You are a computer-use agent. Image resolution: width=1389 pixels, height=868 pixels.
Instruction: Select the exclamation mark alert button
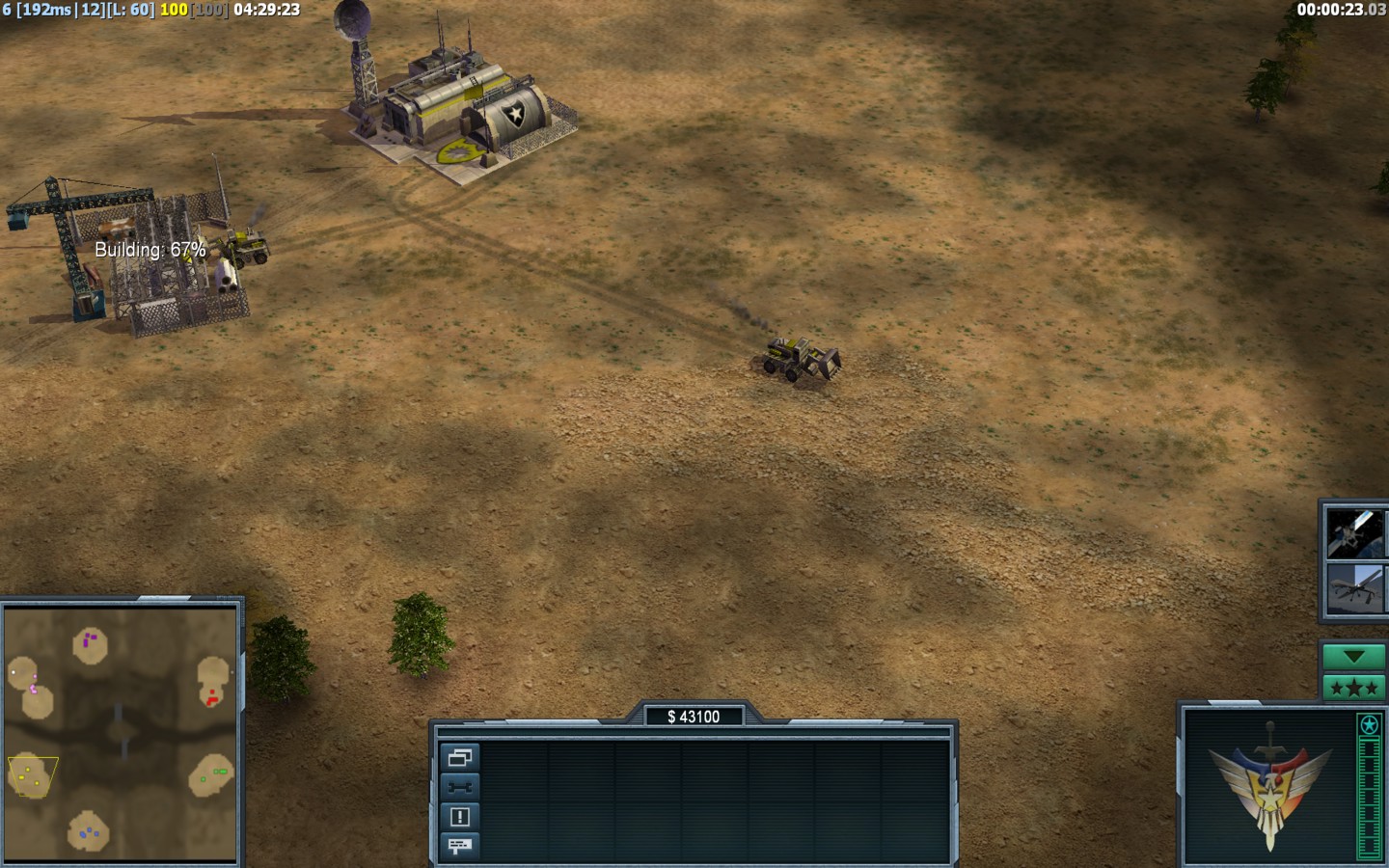459,817
